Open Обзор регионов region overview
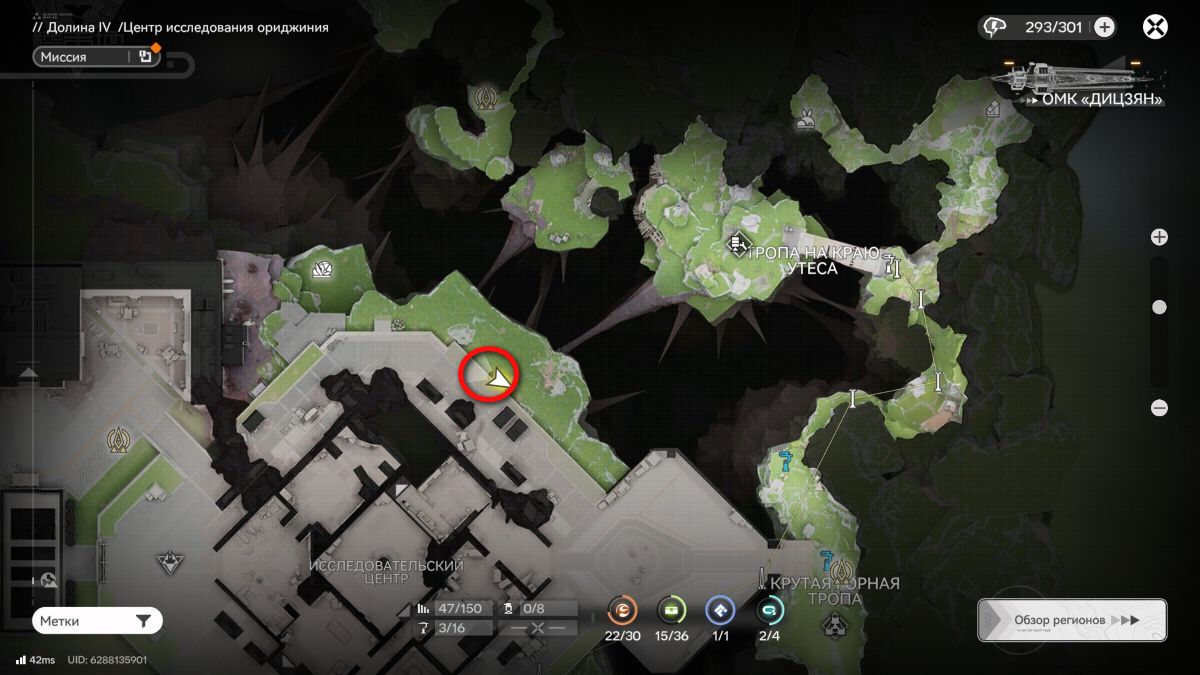The height and width of the screenshot is (675, 1200). pos(1071,620)
